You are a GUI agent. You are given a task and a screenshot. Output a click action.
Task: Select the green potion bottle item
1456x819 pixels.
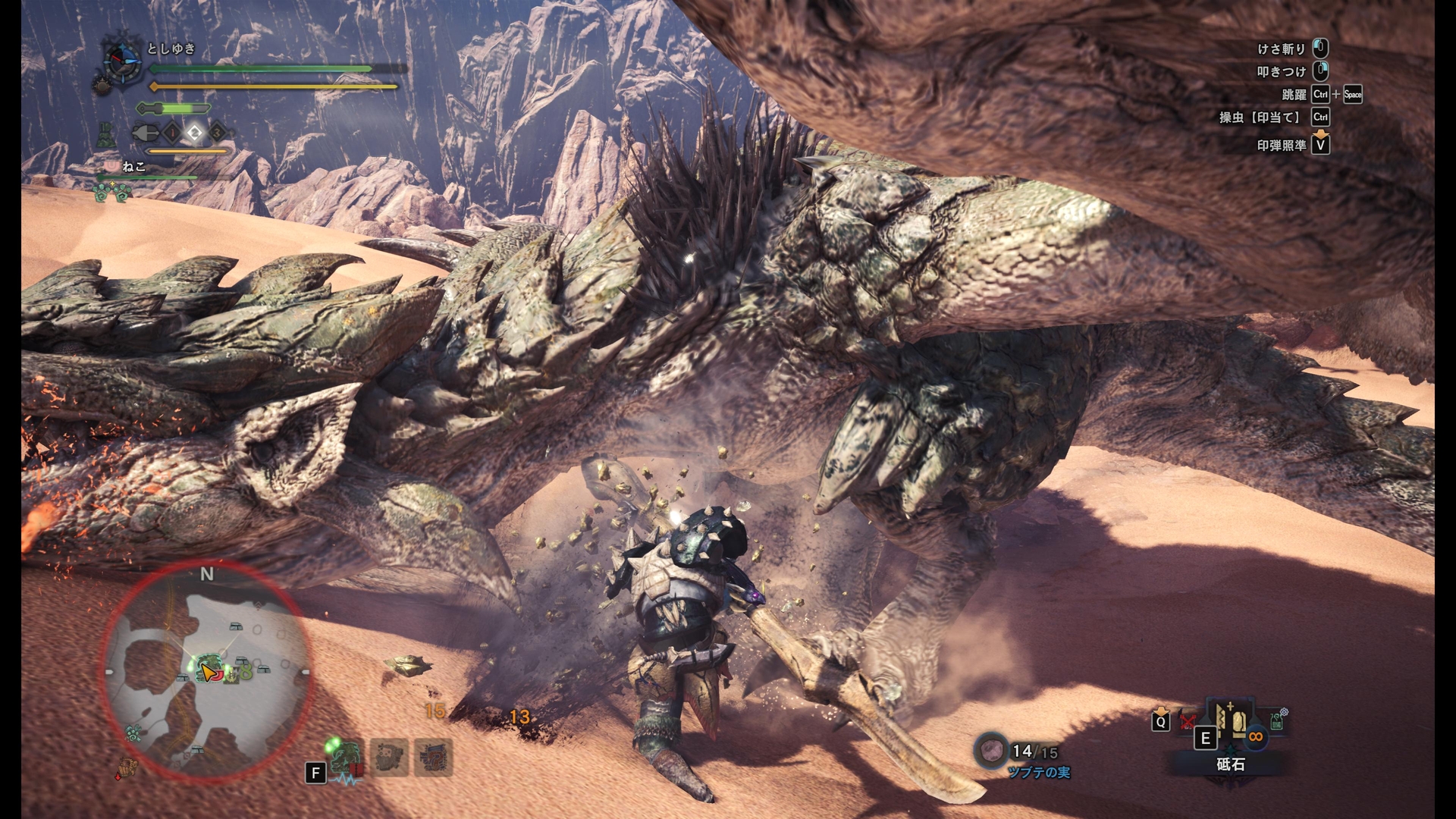point(1278,719)
